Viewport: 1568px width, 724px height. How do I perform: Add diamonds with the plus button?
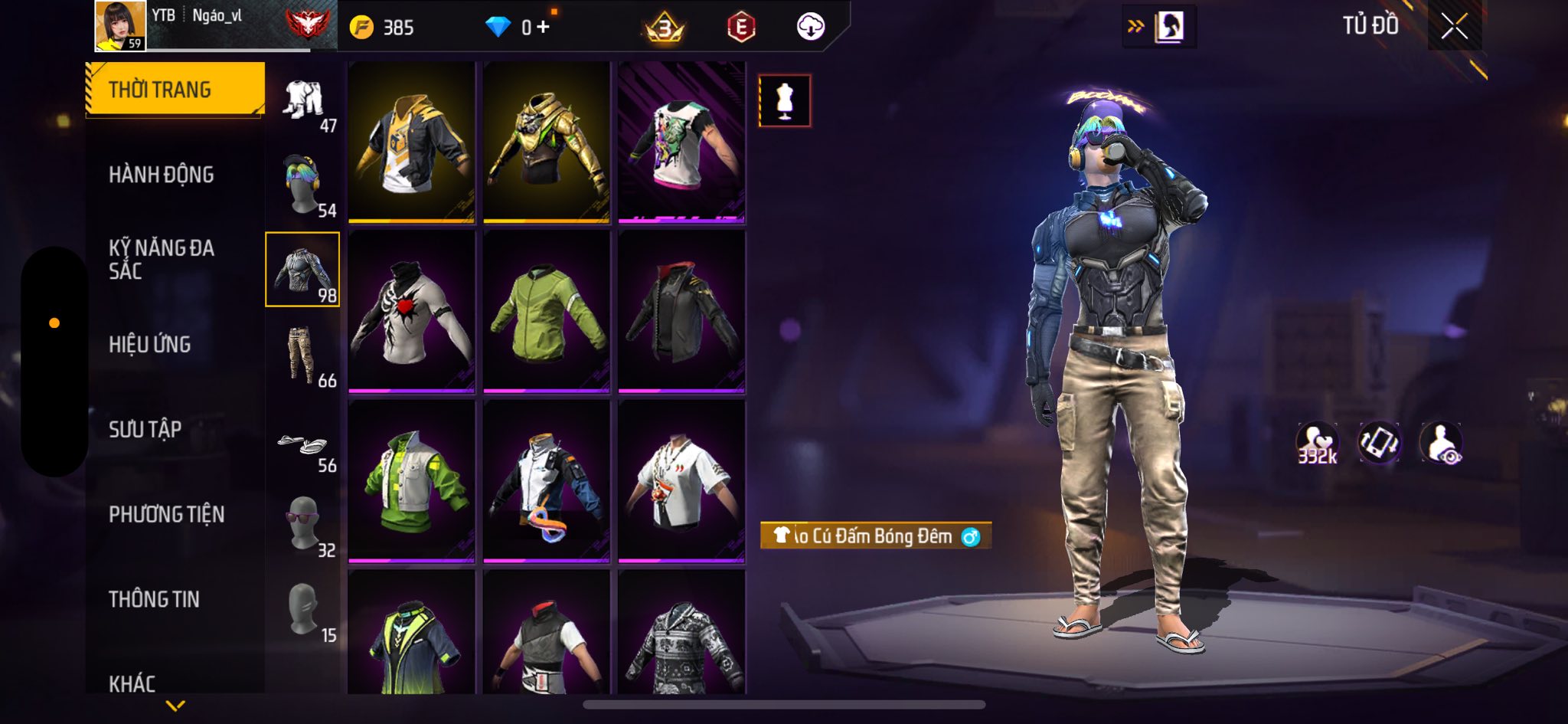coord(544,27)
